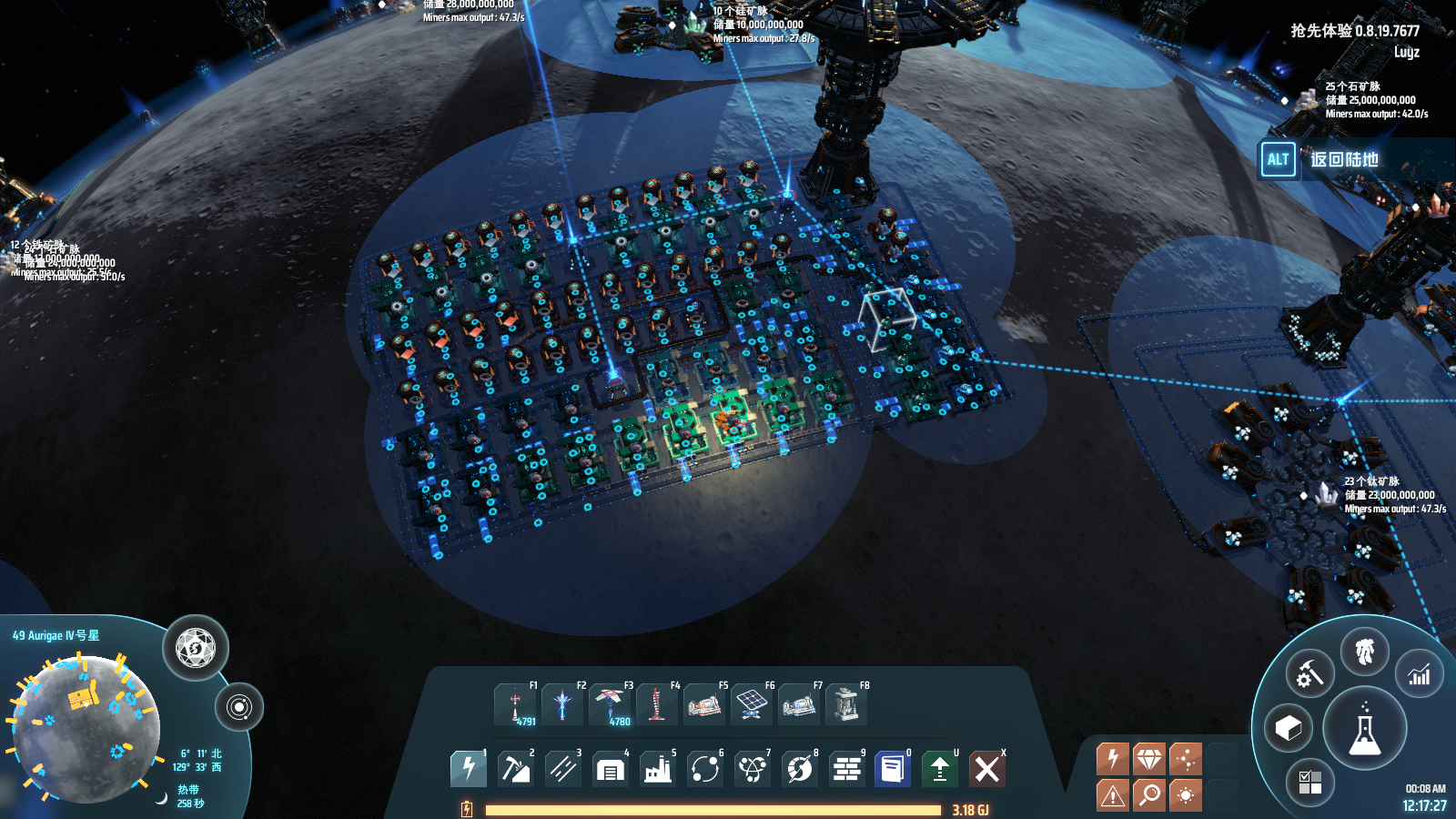Open the foundation bricks build category

click(846, 769)
